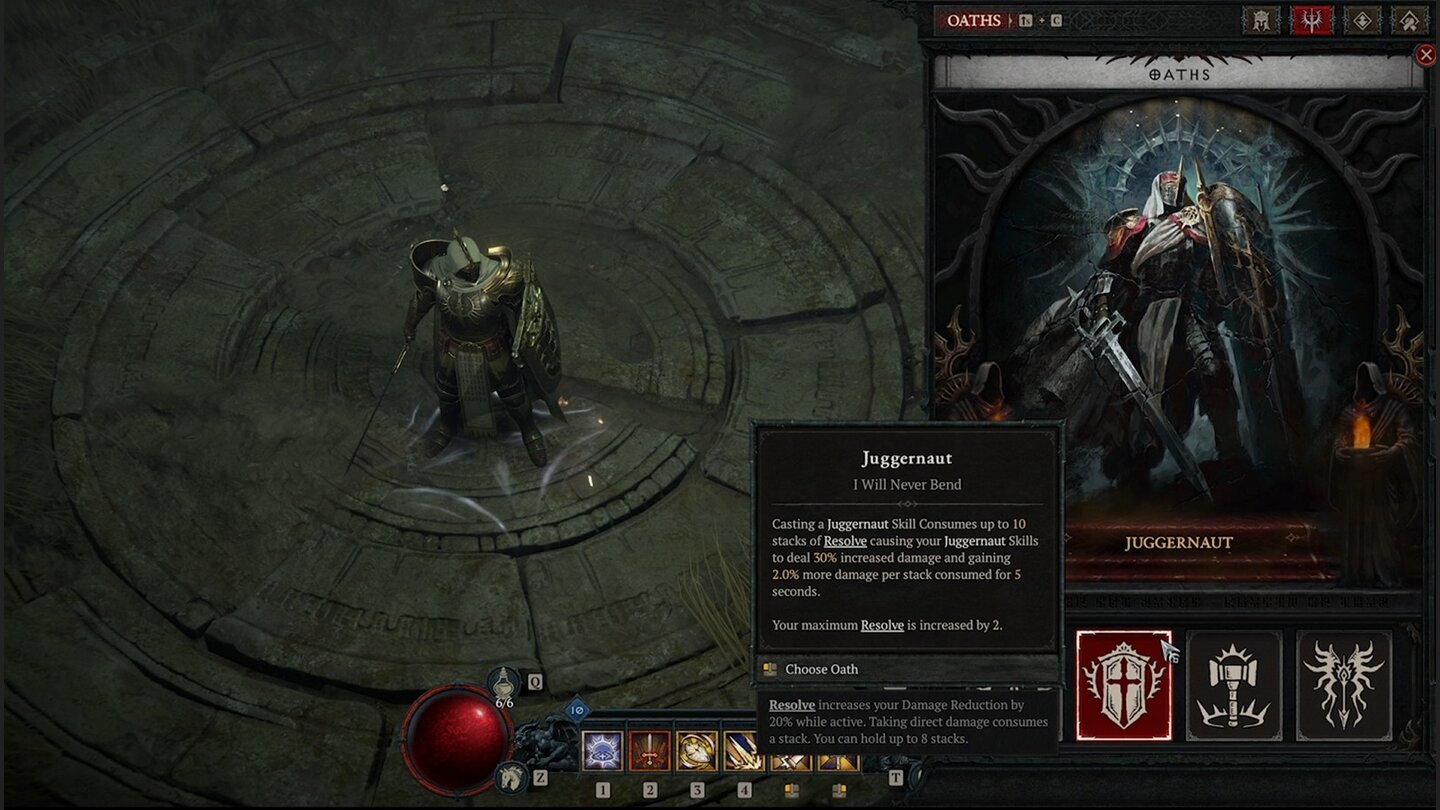Select the Juggernaut oath shield icon
1440x810 pixels.
[x=1124, y=686]
